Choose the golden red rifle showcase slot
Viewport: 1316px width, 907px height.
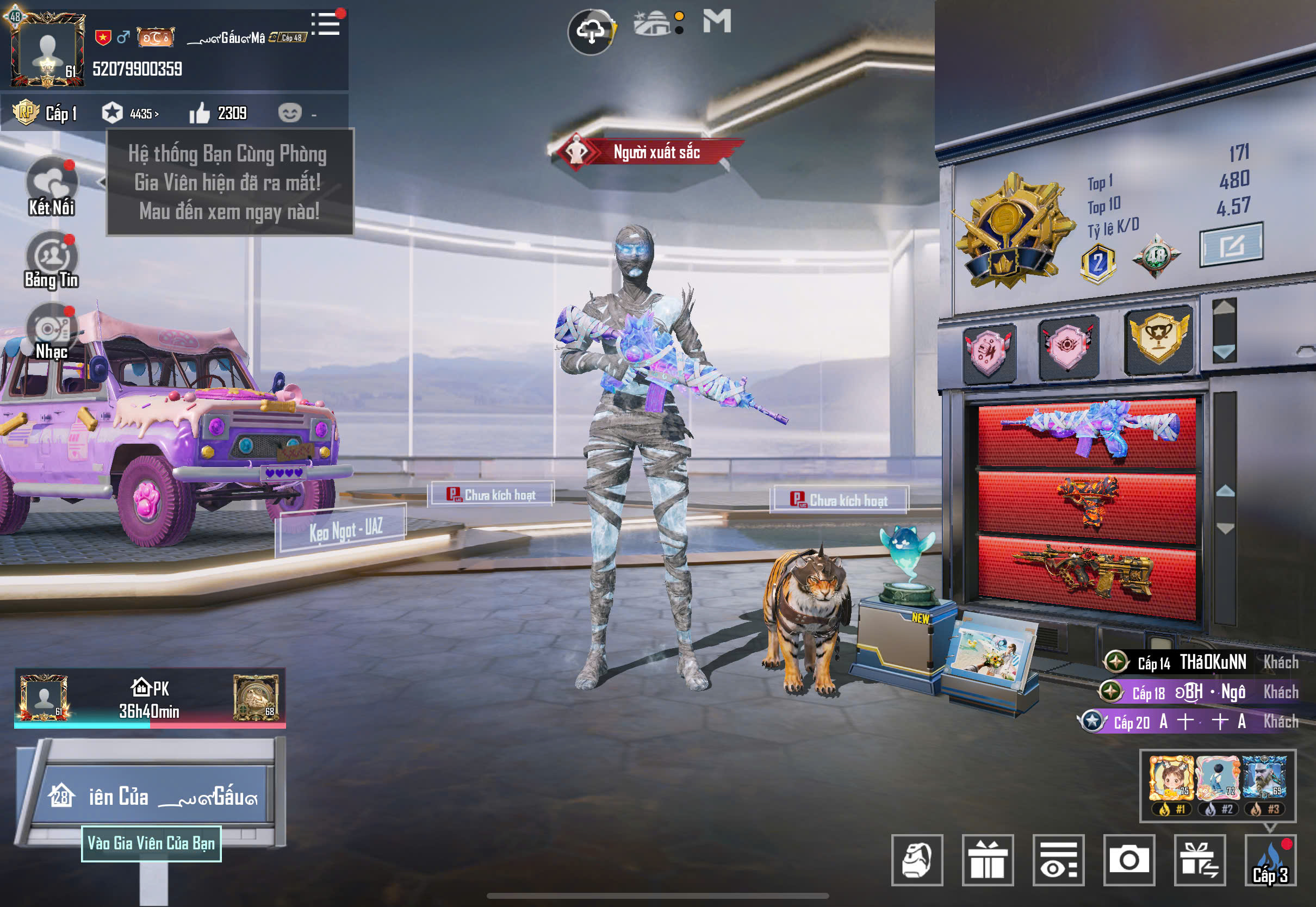click(1087, 575)
